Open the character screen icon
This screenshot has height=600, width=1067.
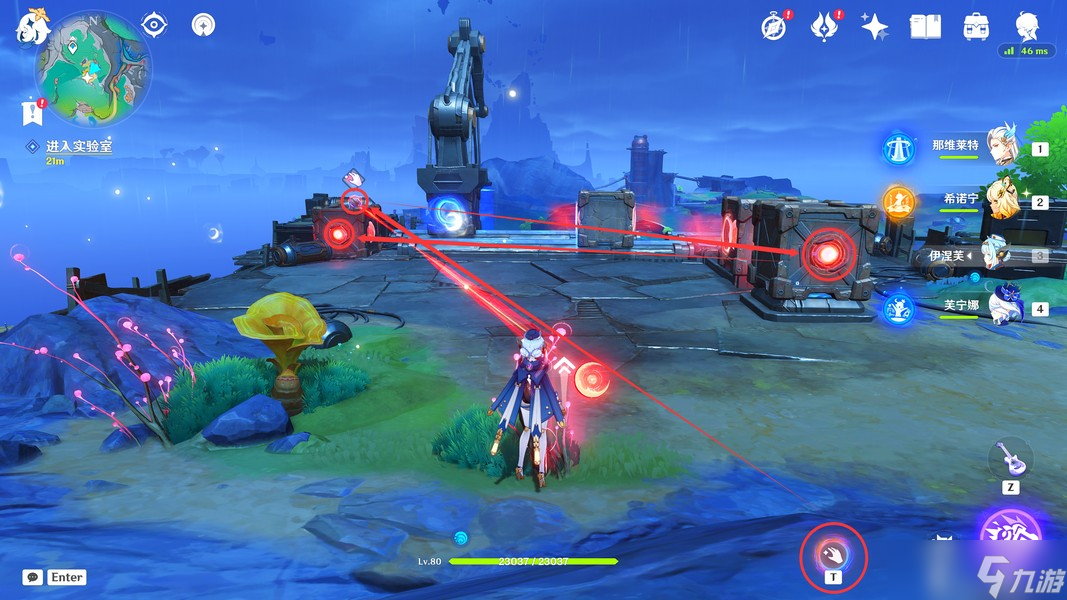click(x=1027, y=26)
